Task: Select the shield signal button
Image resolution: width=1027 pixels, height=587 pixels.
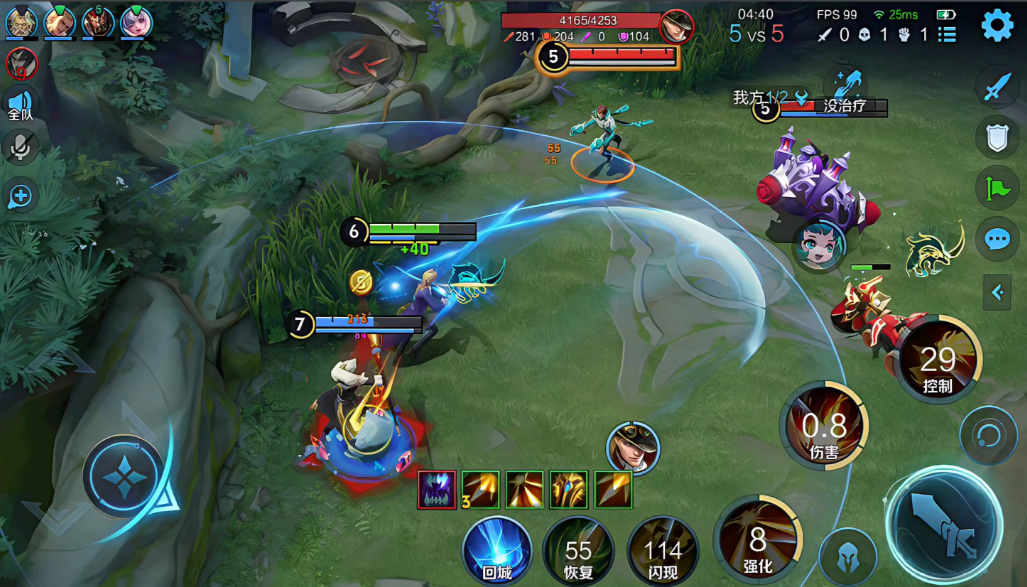Action: pyautogui.click(x=997, y=137)
